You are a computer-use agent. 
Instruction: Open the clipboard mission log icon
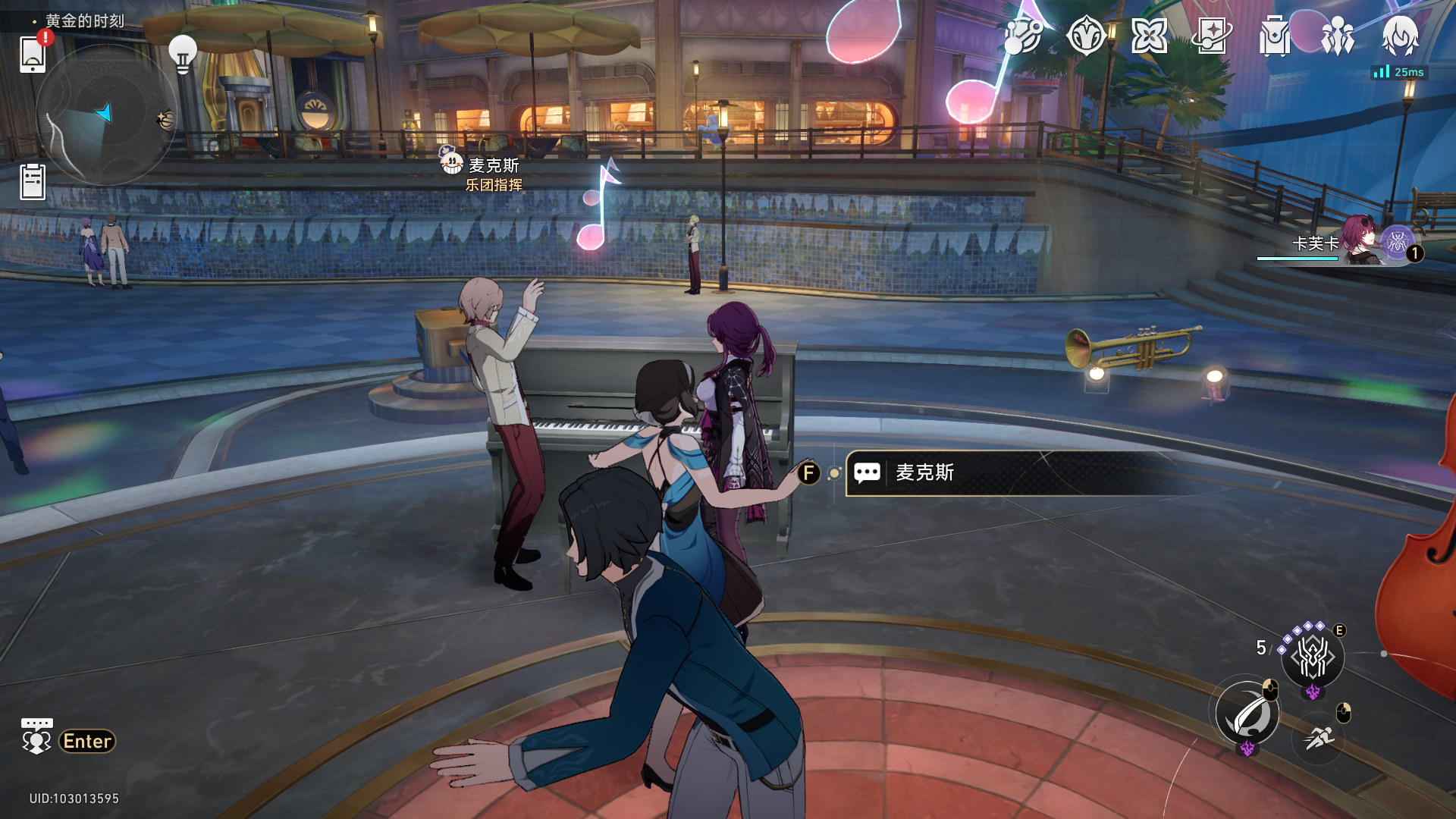pos(33,182)
